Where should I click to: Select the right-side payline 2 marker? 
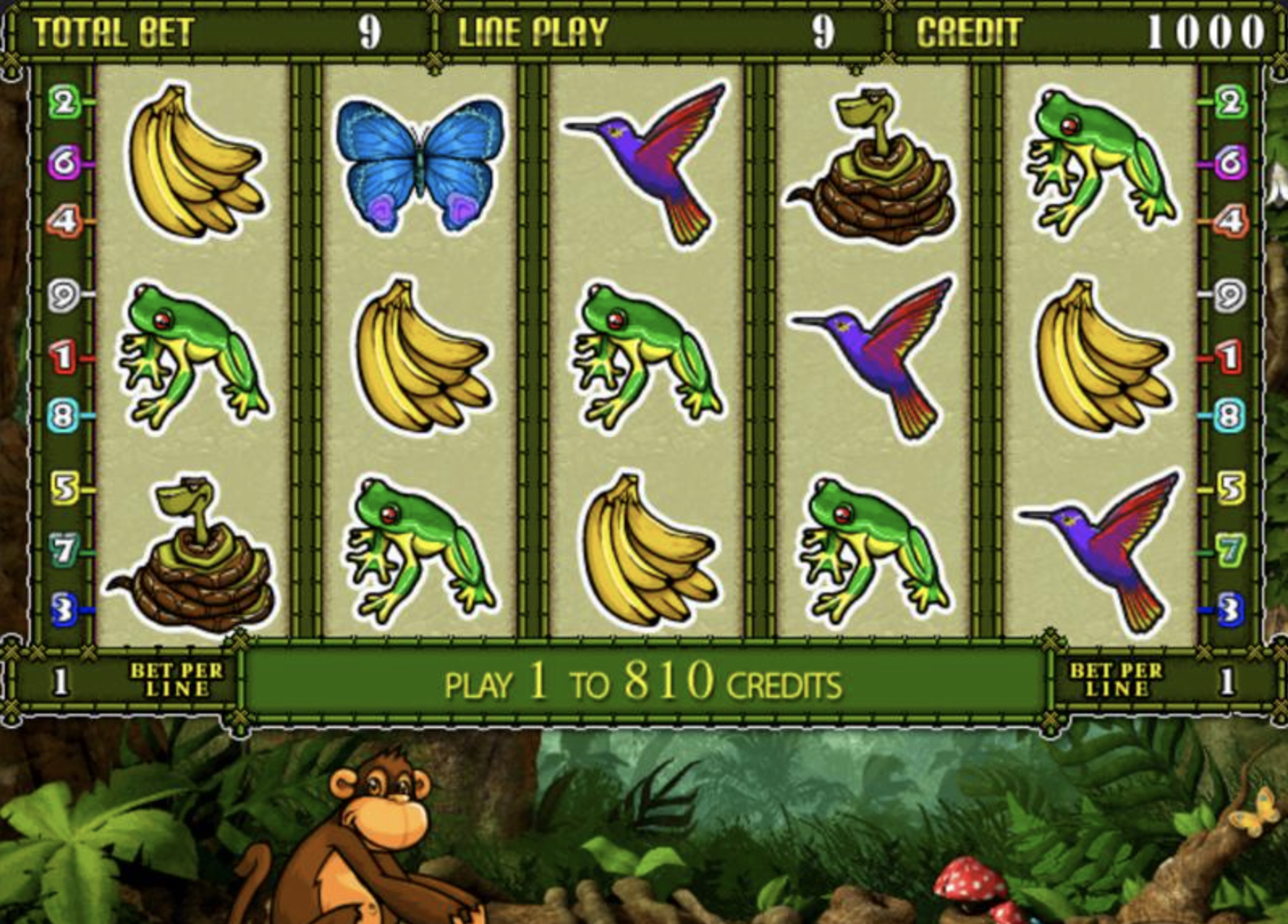point(1229,103)
